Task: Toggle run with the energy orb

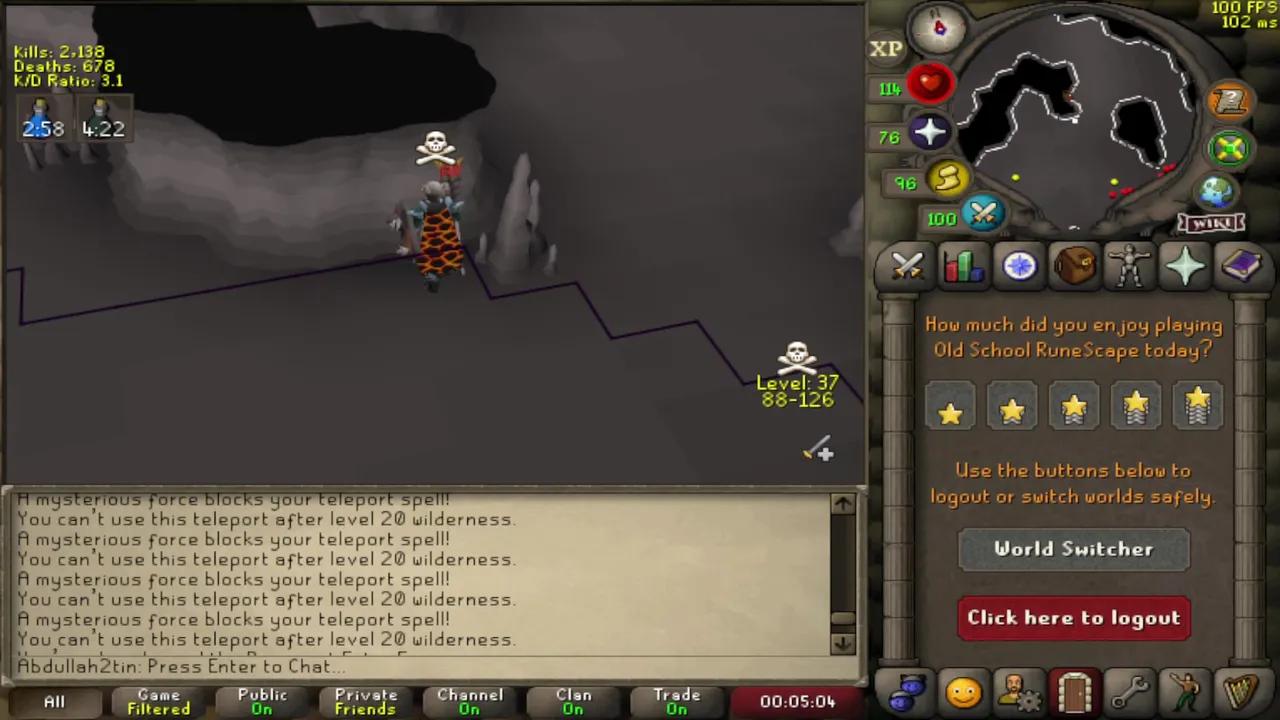Action: (x=947, y=178)
